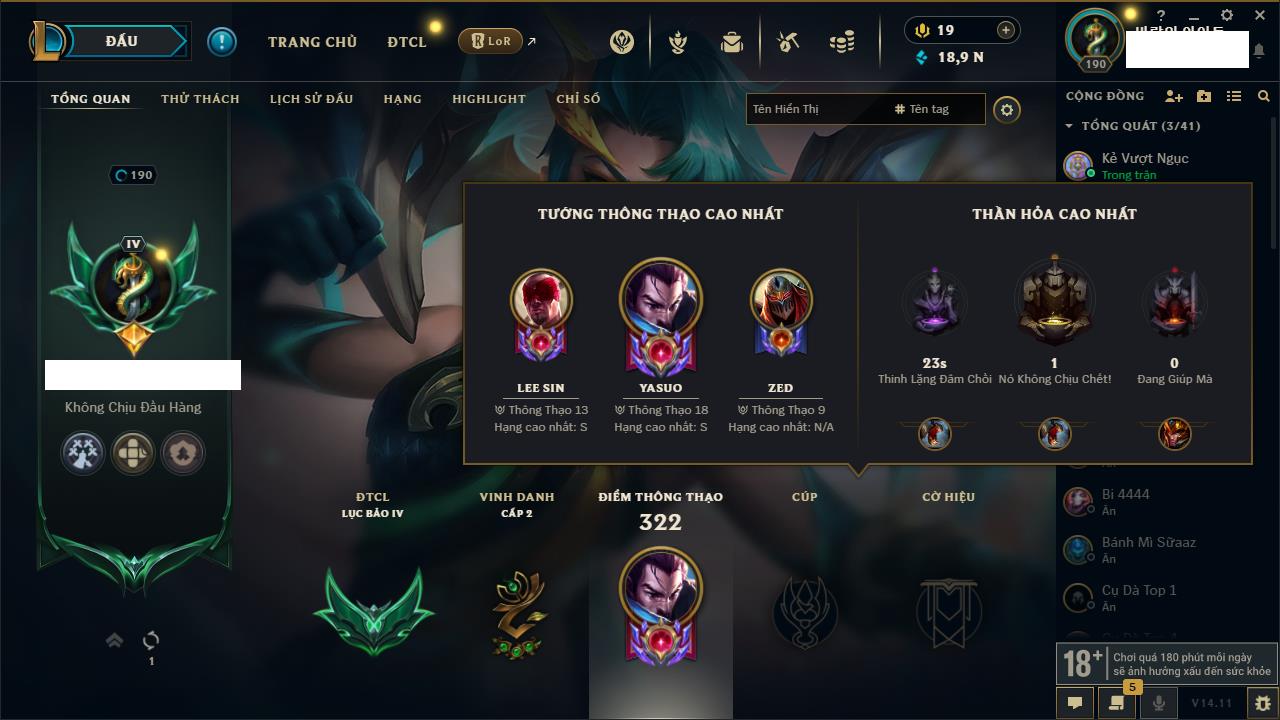The height and width of the screenshot is (720, 1280).
Task: Open the HẠNG tab
Action: point(402,99)
